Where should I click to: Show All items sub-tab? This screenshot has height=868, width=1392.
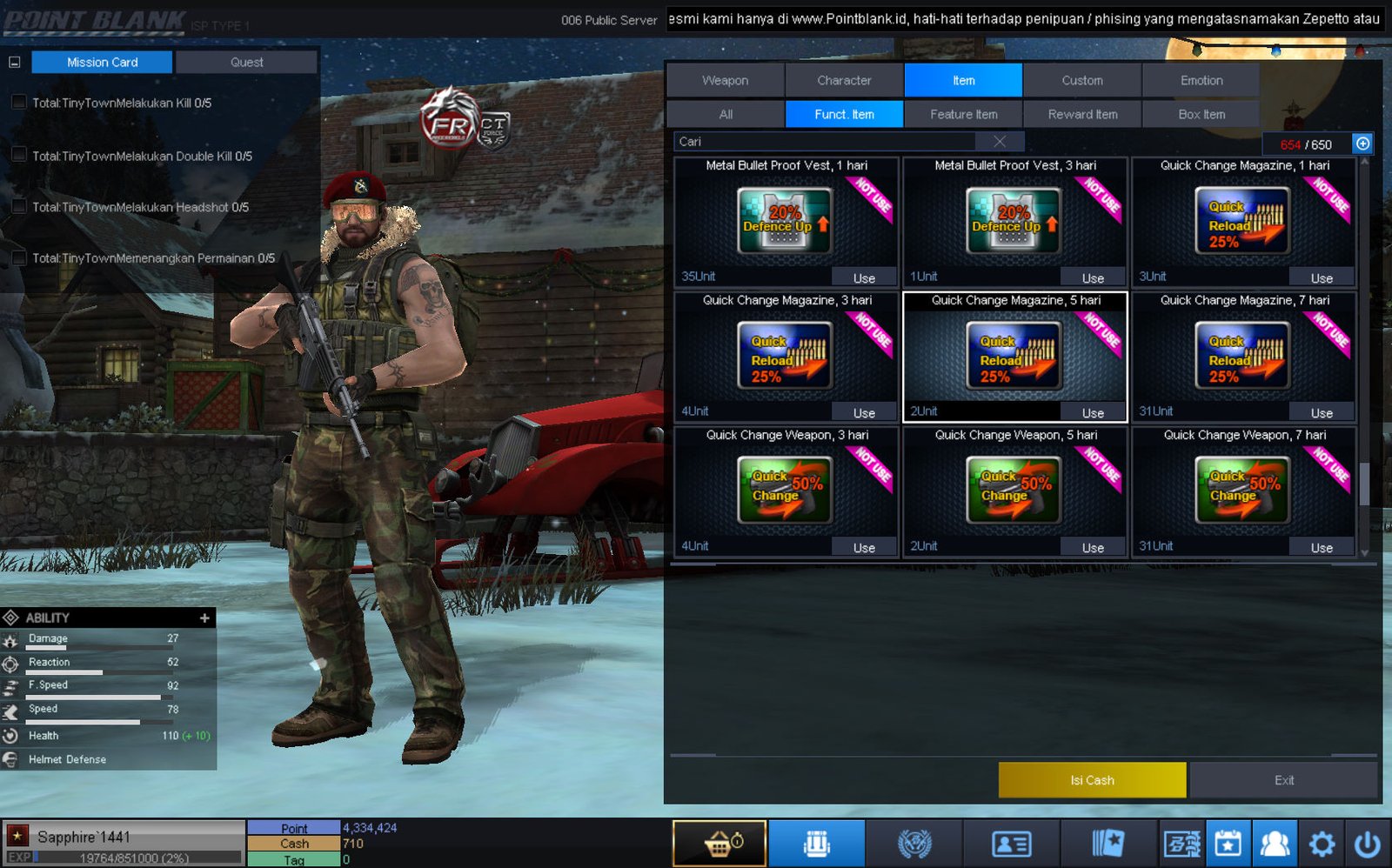[726, 114]
